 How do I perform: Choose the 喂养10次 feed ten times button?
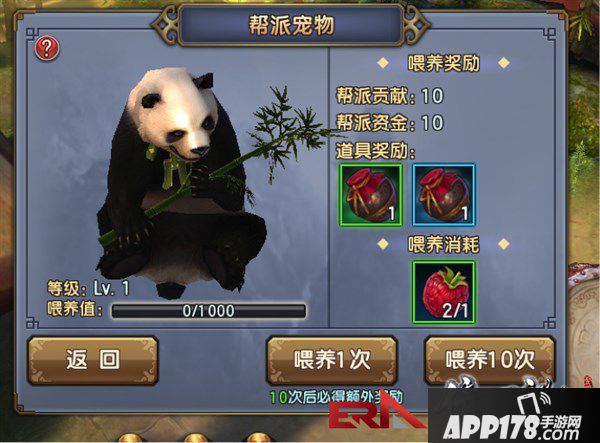489,360
